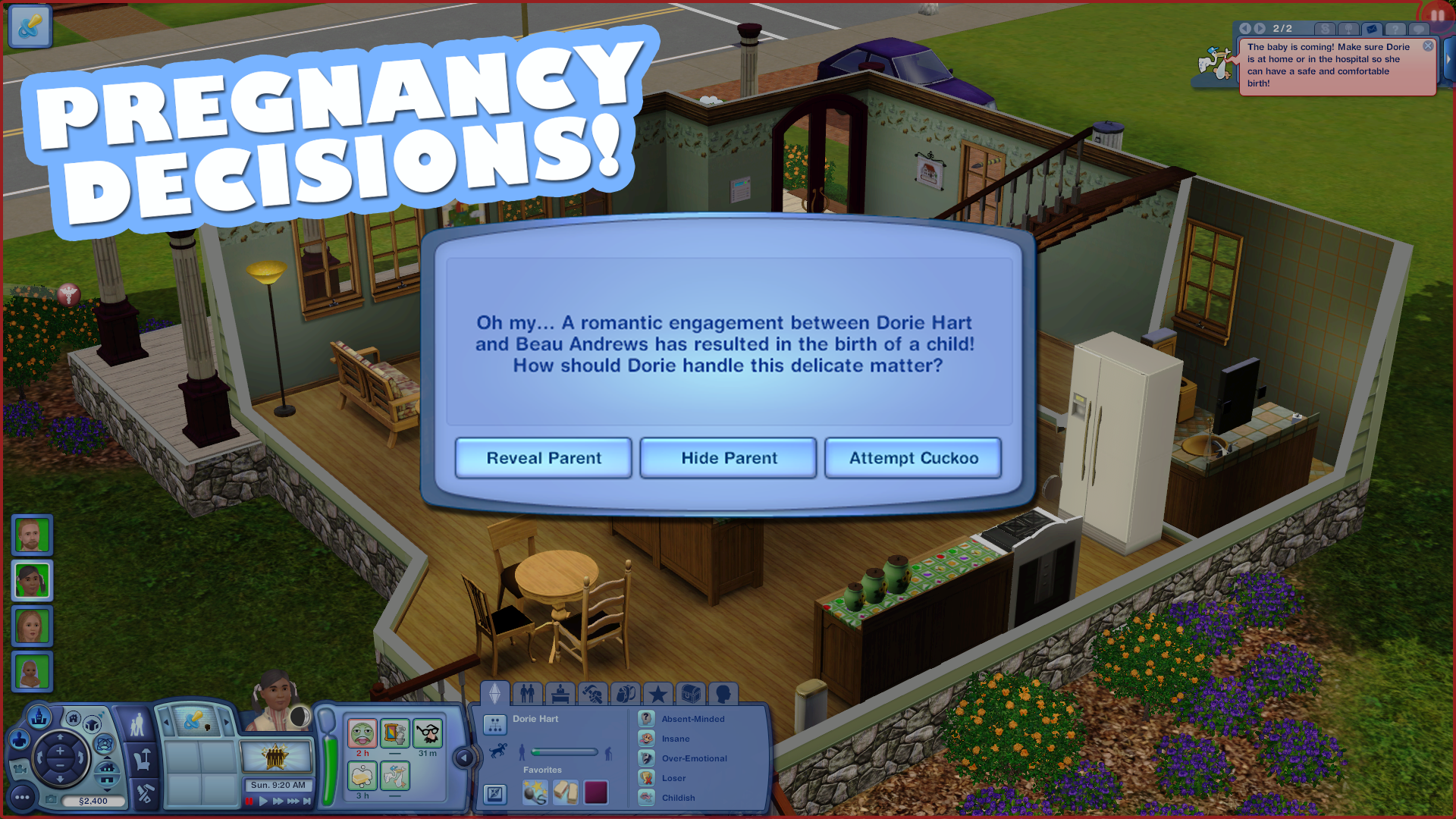Viewport: 1456px width, 819px height.
Task: Open Dorie Hart's family tree
Action: [x=495, y=724]
